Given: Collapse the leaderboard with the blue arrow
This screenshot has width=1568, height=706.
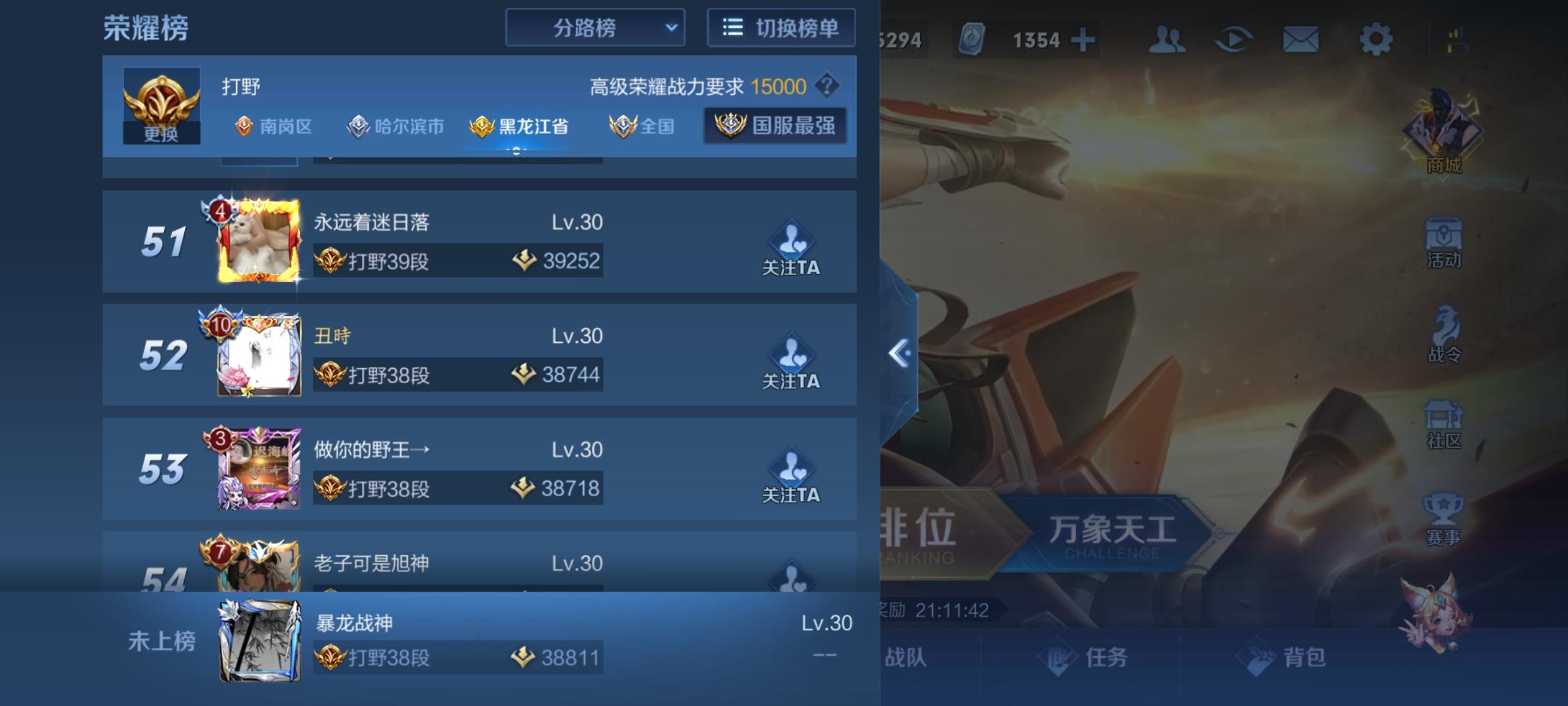Looking at the screenshot, I should (900, 353).
